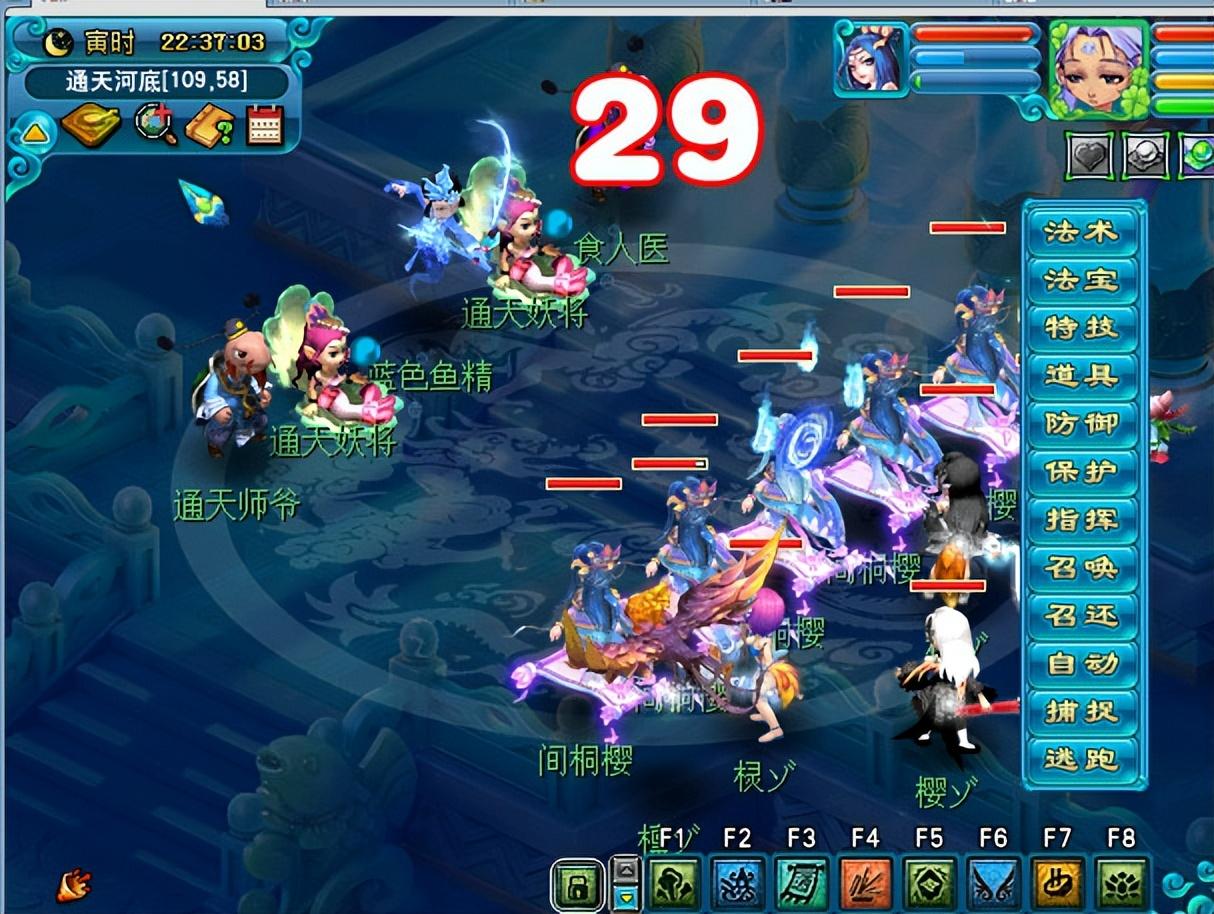Open the red calendar icon

[x=265, y=125]
